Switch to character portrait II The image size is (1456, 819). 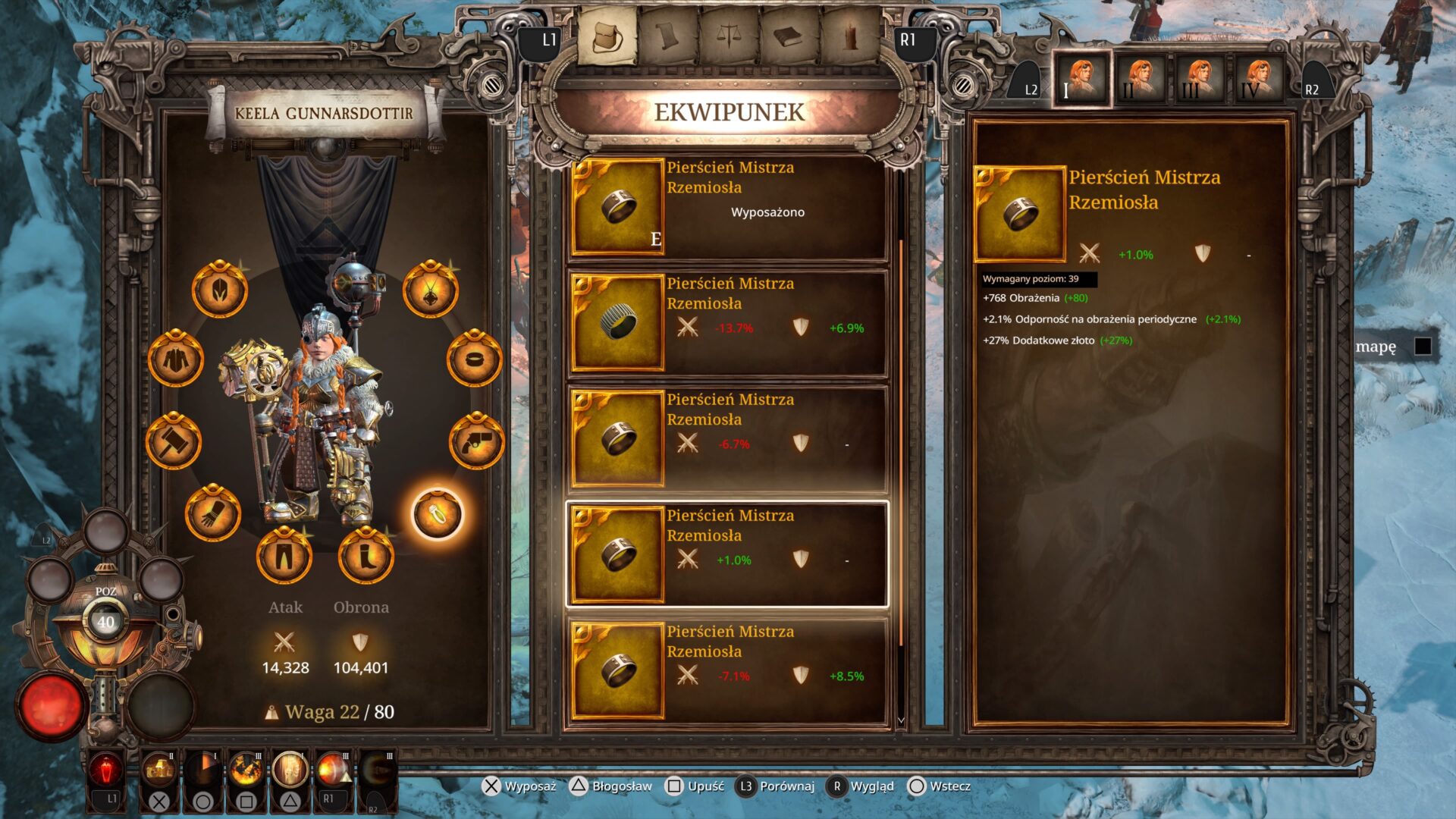coord(1141,80)
